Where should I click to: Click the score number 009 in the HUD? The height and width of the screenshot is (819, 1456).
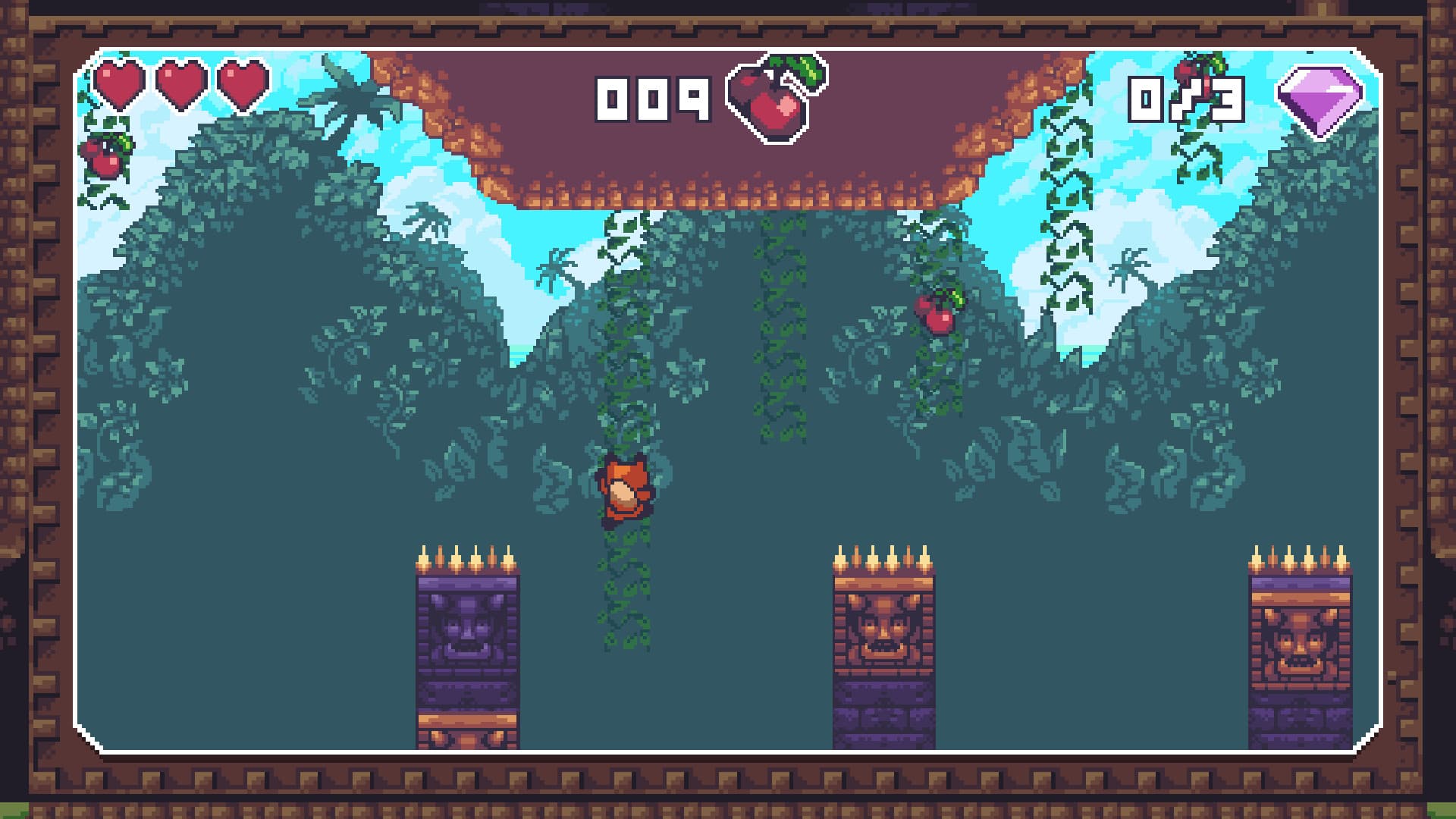tap(652, 99)
